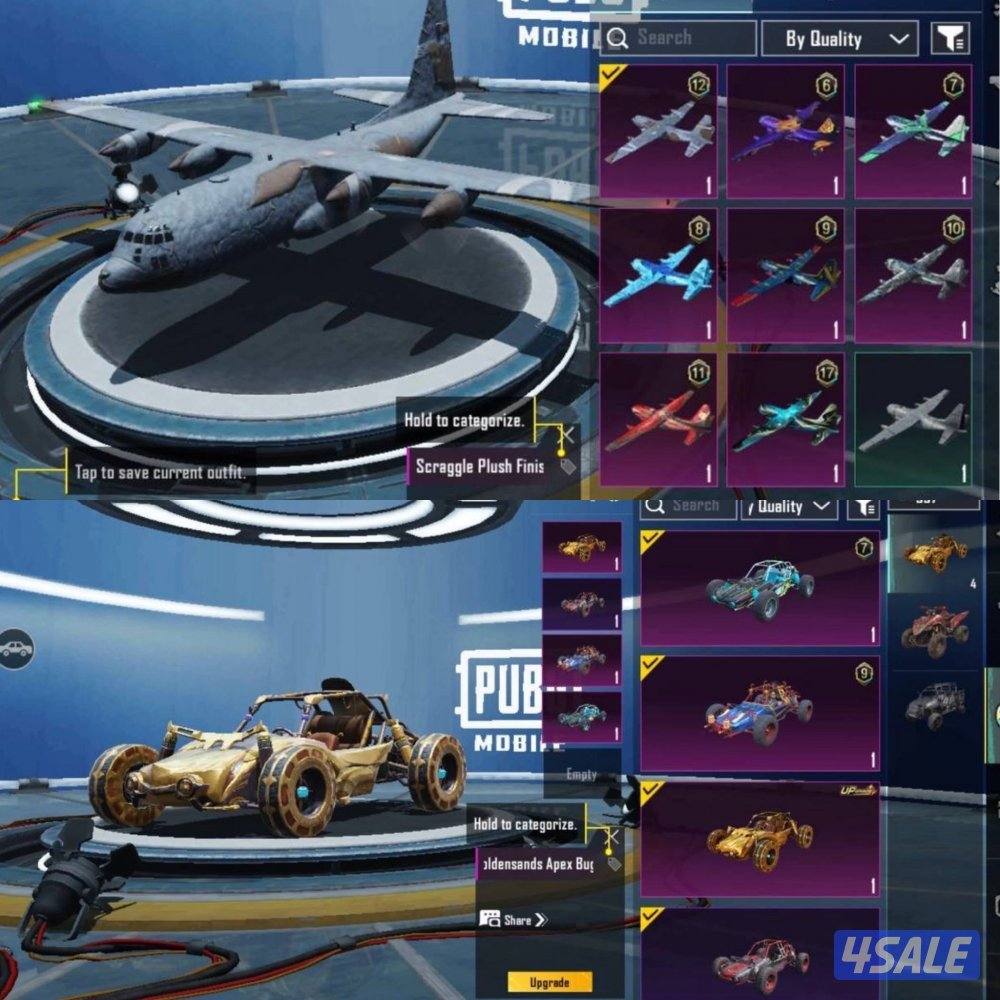Choose the small golden buggy preset slot

pos(581,547)
